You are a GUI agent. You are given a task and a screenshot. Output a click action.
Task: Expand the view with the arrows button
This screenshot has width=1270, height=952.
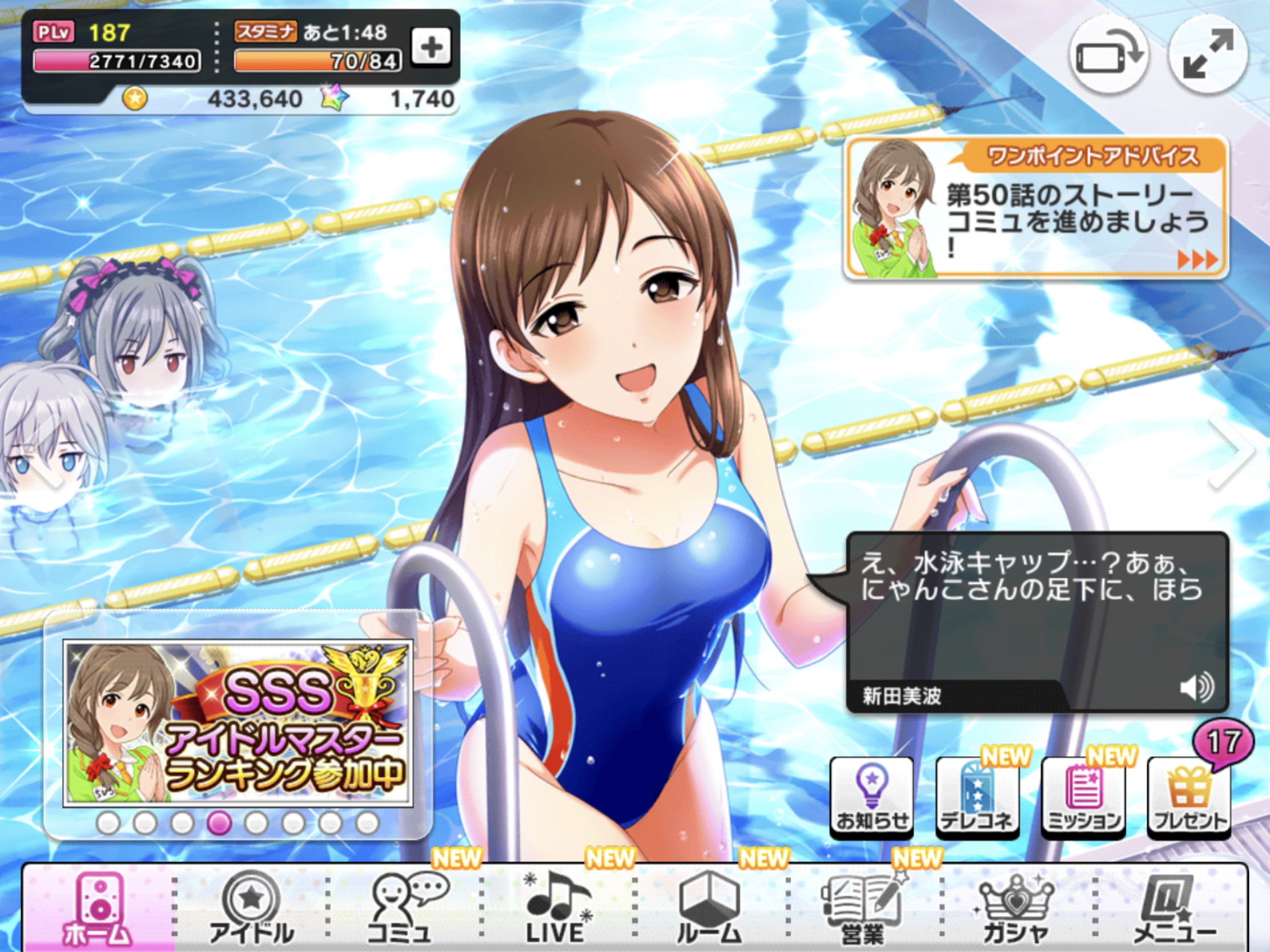pyautogui.click(x=1208, y=56)
